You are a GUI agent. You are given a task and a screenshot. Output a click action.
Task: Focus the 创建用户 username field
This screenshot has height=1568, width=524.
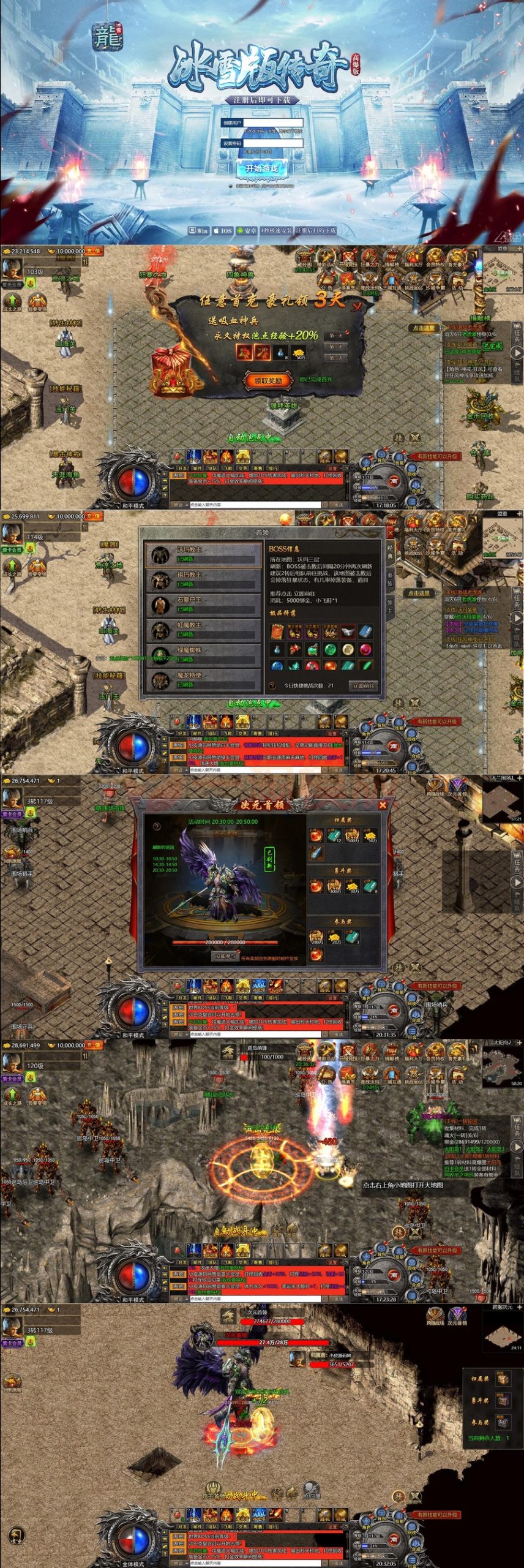[273, 123]
